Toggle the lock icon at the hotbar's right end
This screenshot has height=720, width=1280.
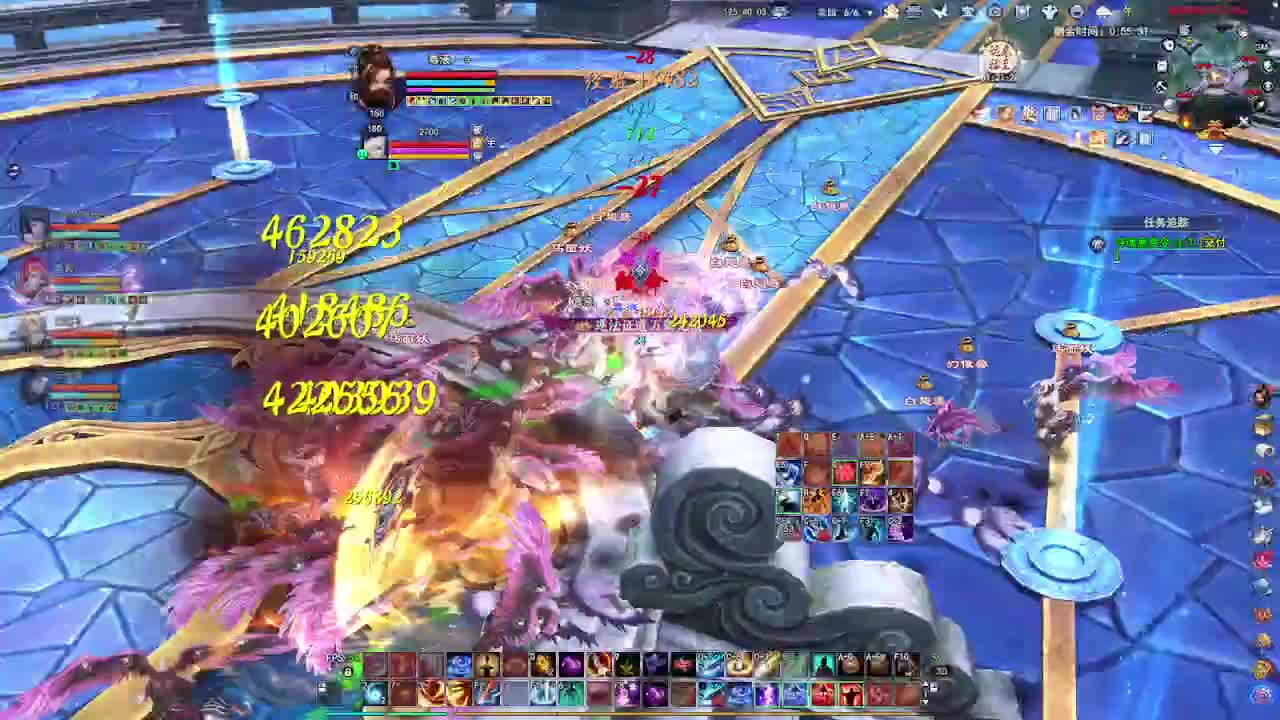934,688
